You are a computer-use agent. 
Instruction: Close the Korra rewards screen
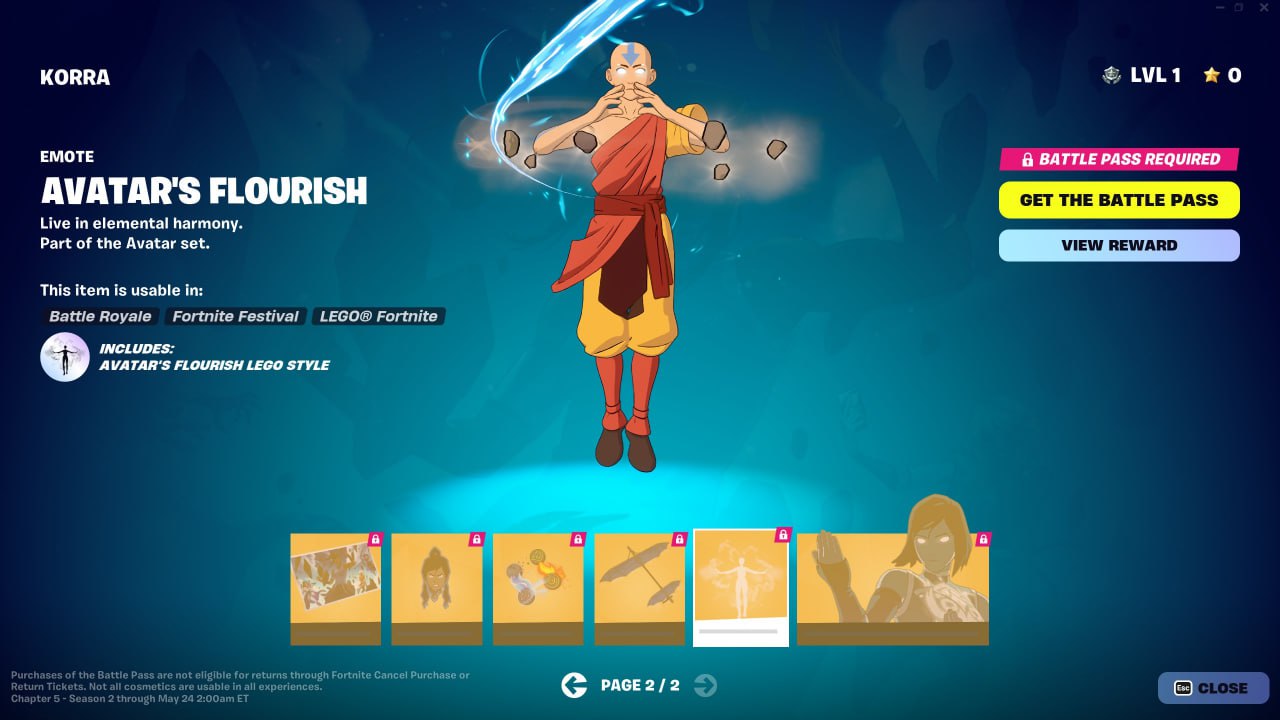(1213, 688)
